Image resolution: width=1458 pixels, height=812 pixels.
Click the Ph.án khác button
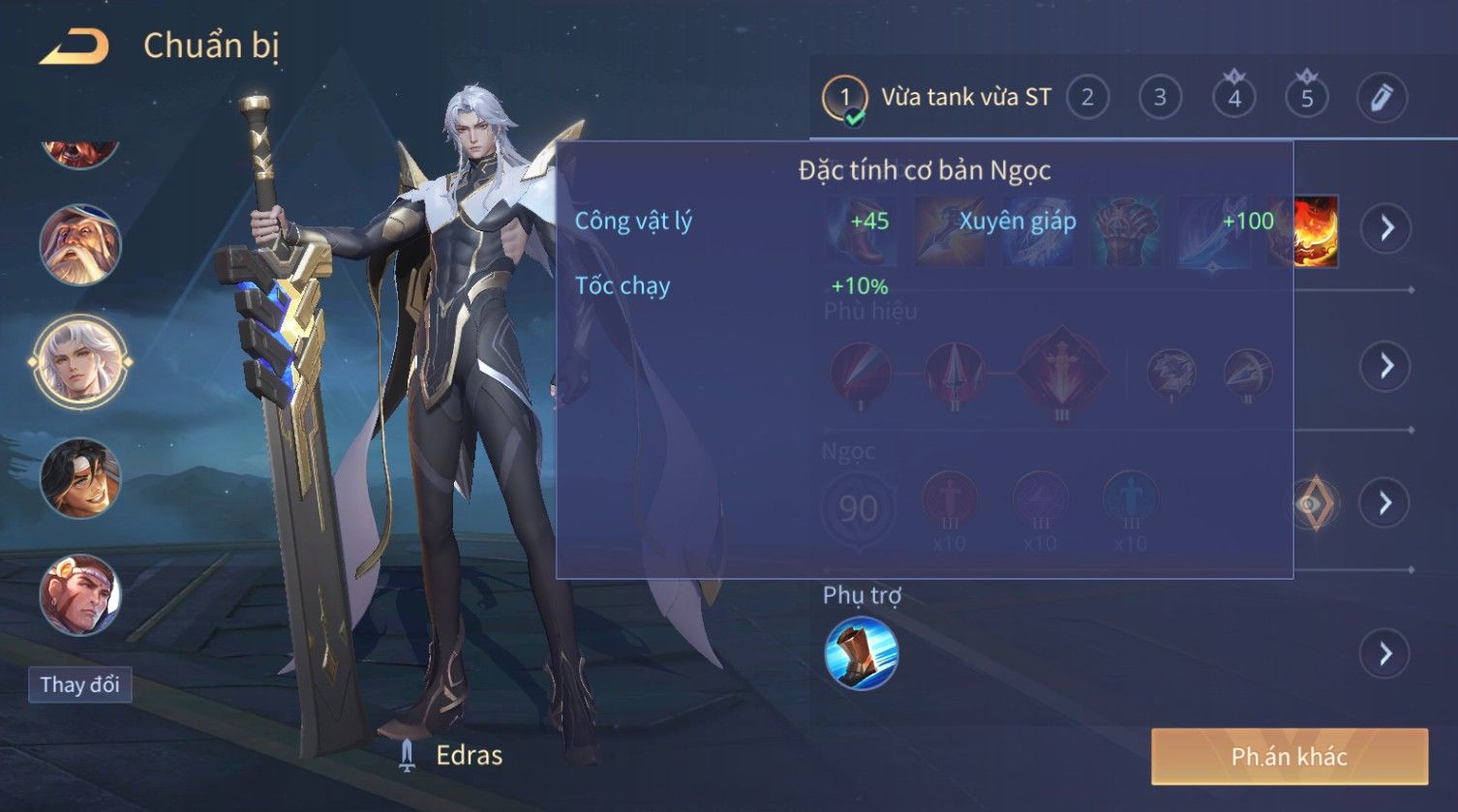pyautogui.click(x=1289, y=757)
